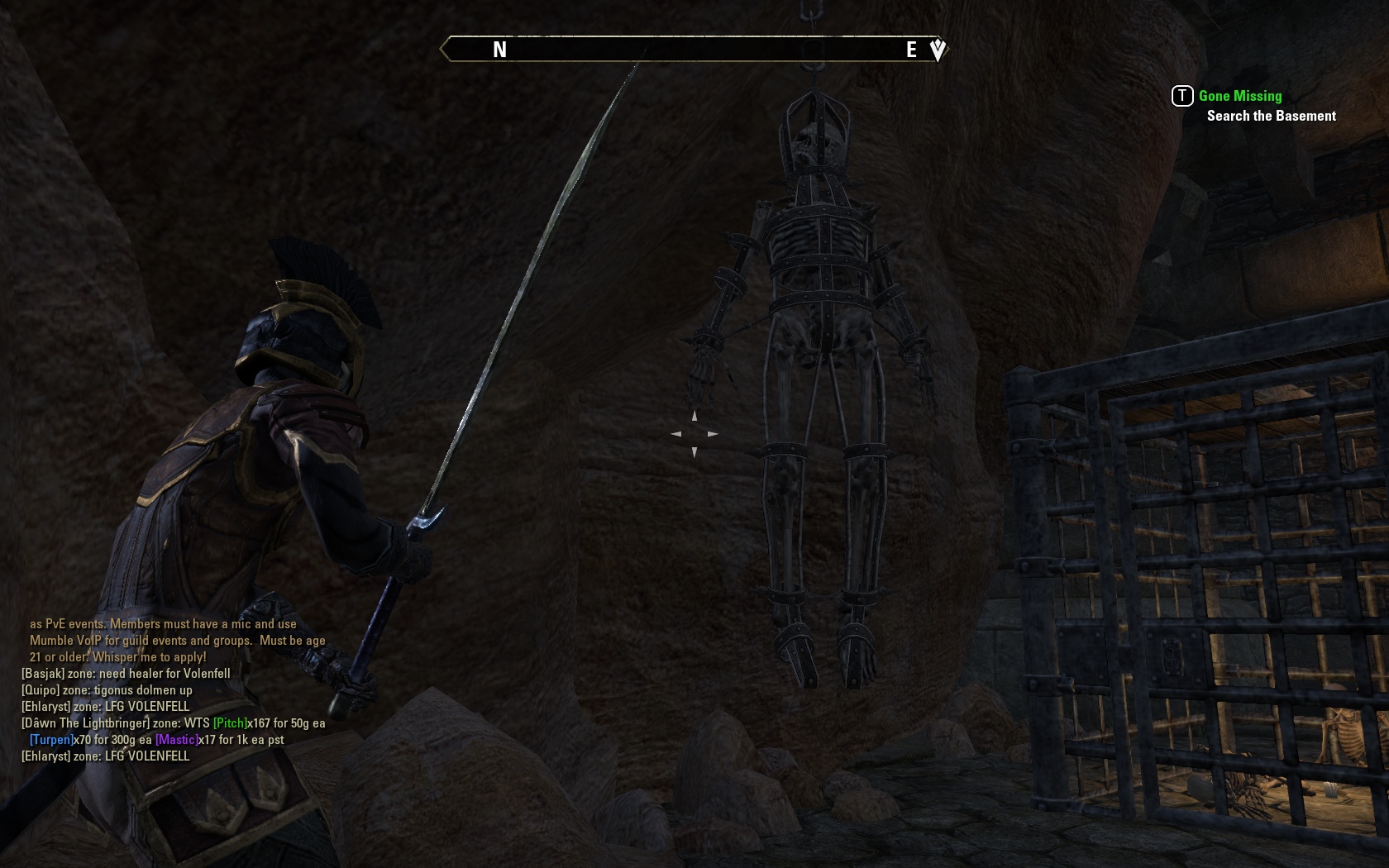The width and height of the screenshot is (1389, 868).
Task: Click Quipo's name in zone chat
Action: [41, 690]
